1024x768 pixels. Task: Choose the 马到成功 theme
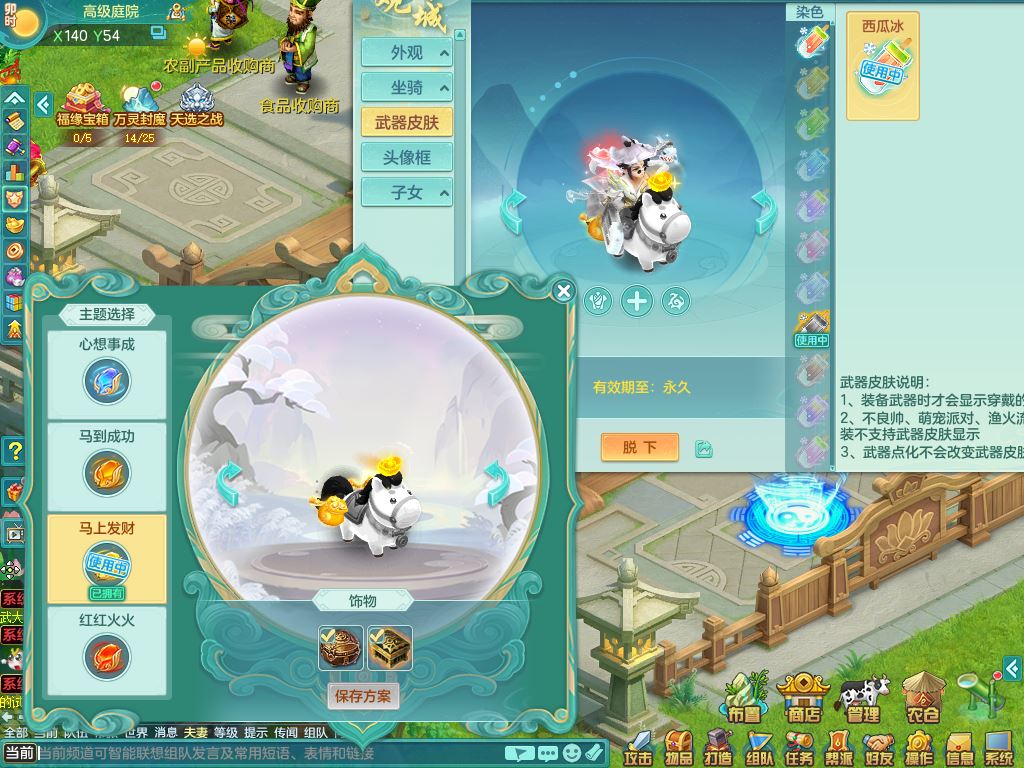pyautogui.click(x=107, y=460)
